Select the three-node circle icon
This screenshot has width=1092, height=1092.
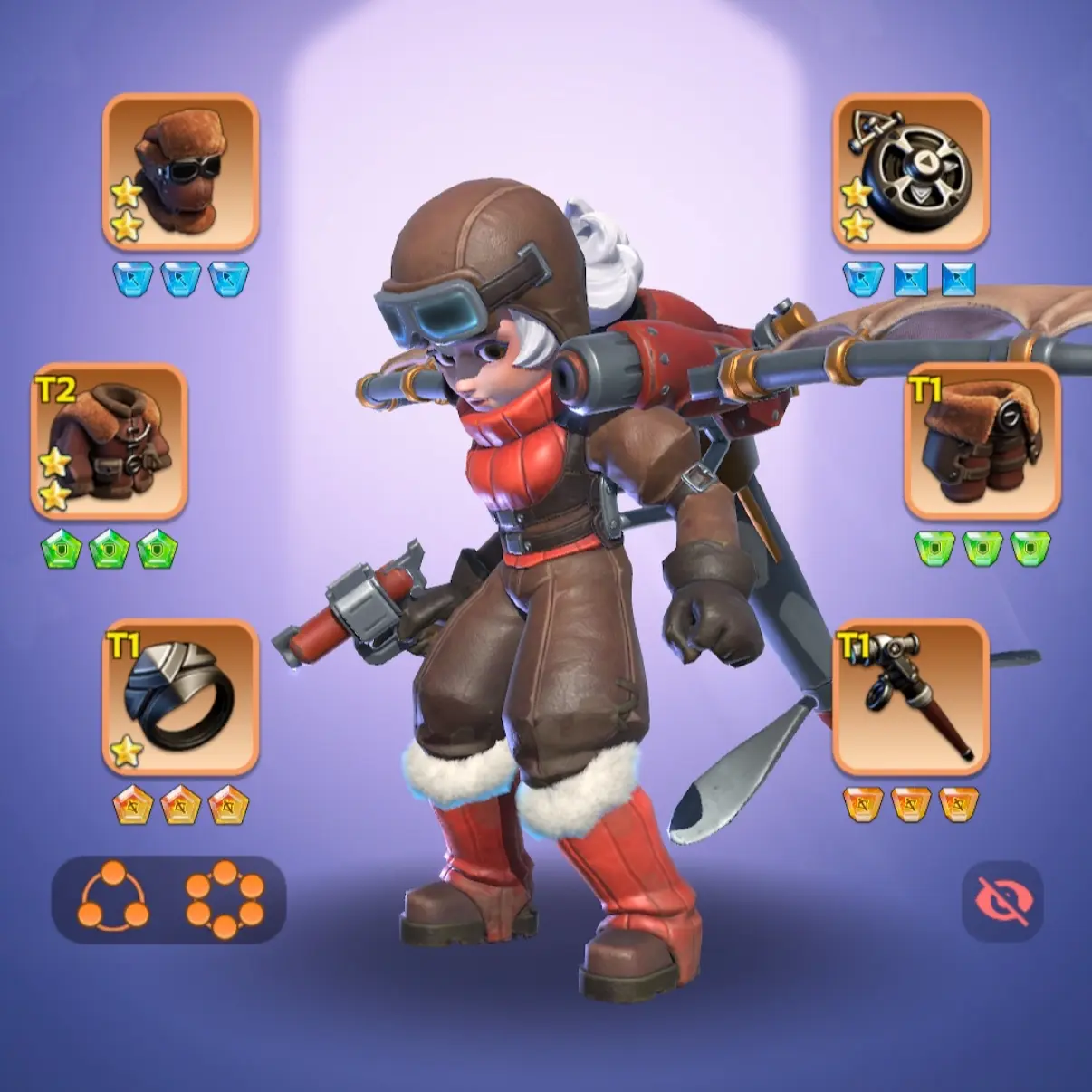click(x=112, y=898)
